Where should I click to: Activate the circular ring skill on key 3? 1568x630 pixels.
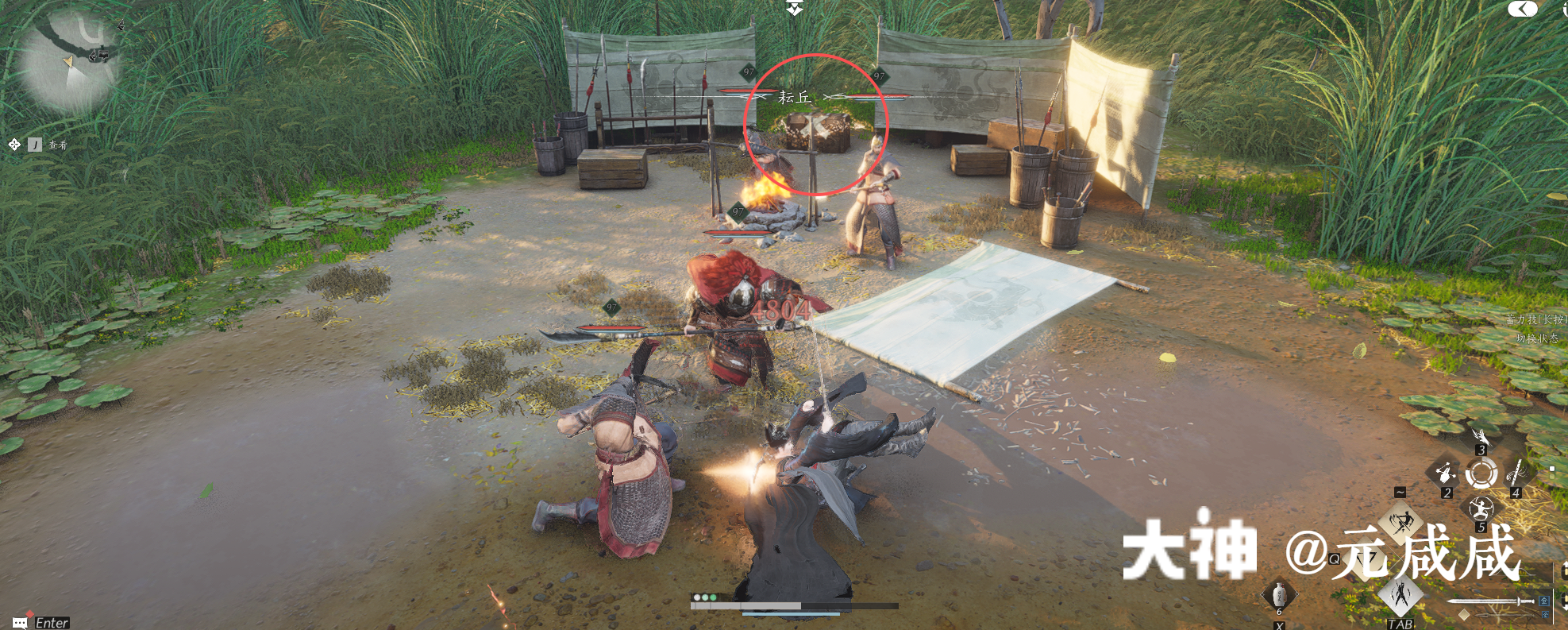coord(1481,472)
